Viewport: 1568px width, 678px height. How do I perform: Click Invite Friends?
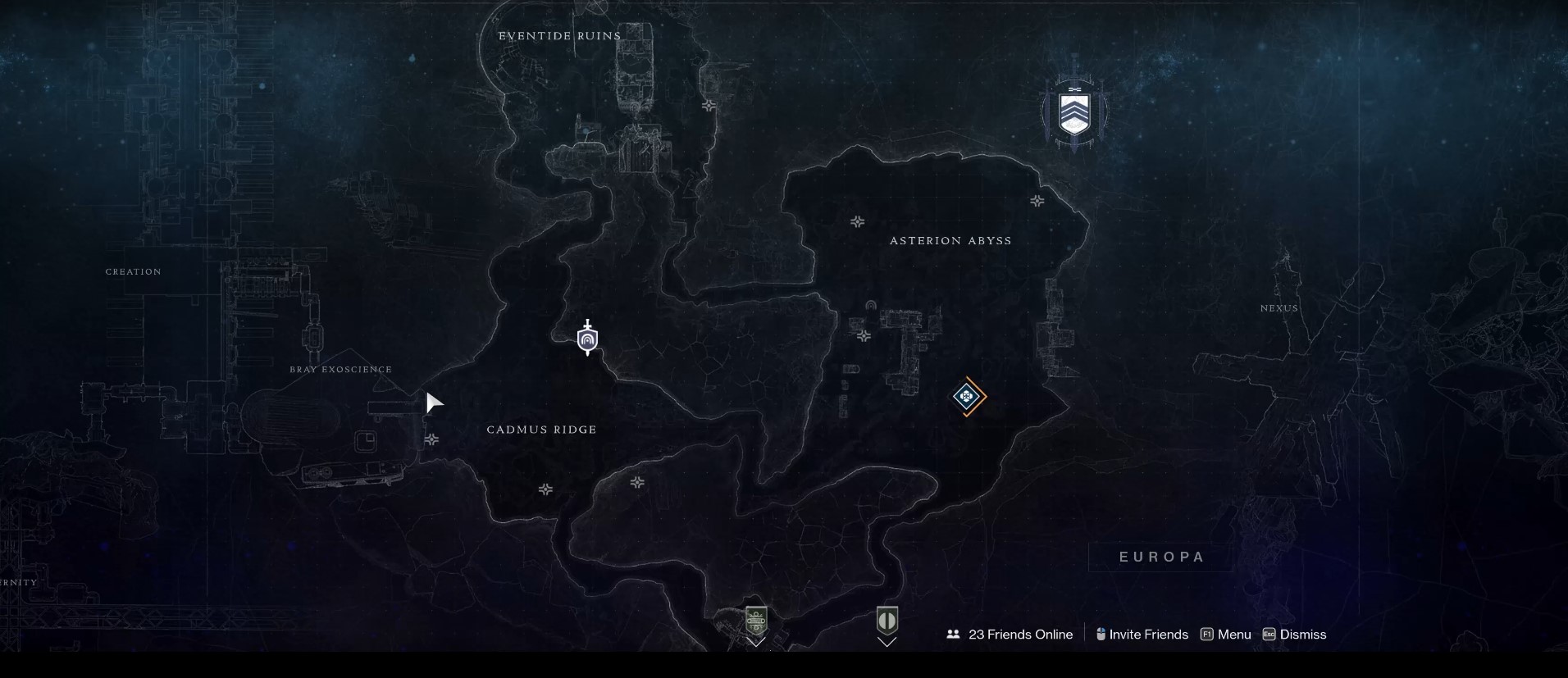click(x=1147, y=634)
